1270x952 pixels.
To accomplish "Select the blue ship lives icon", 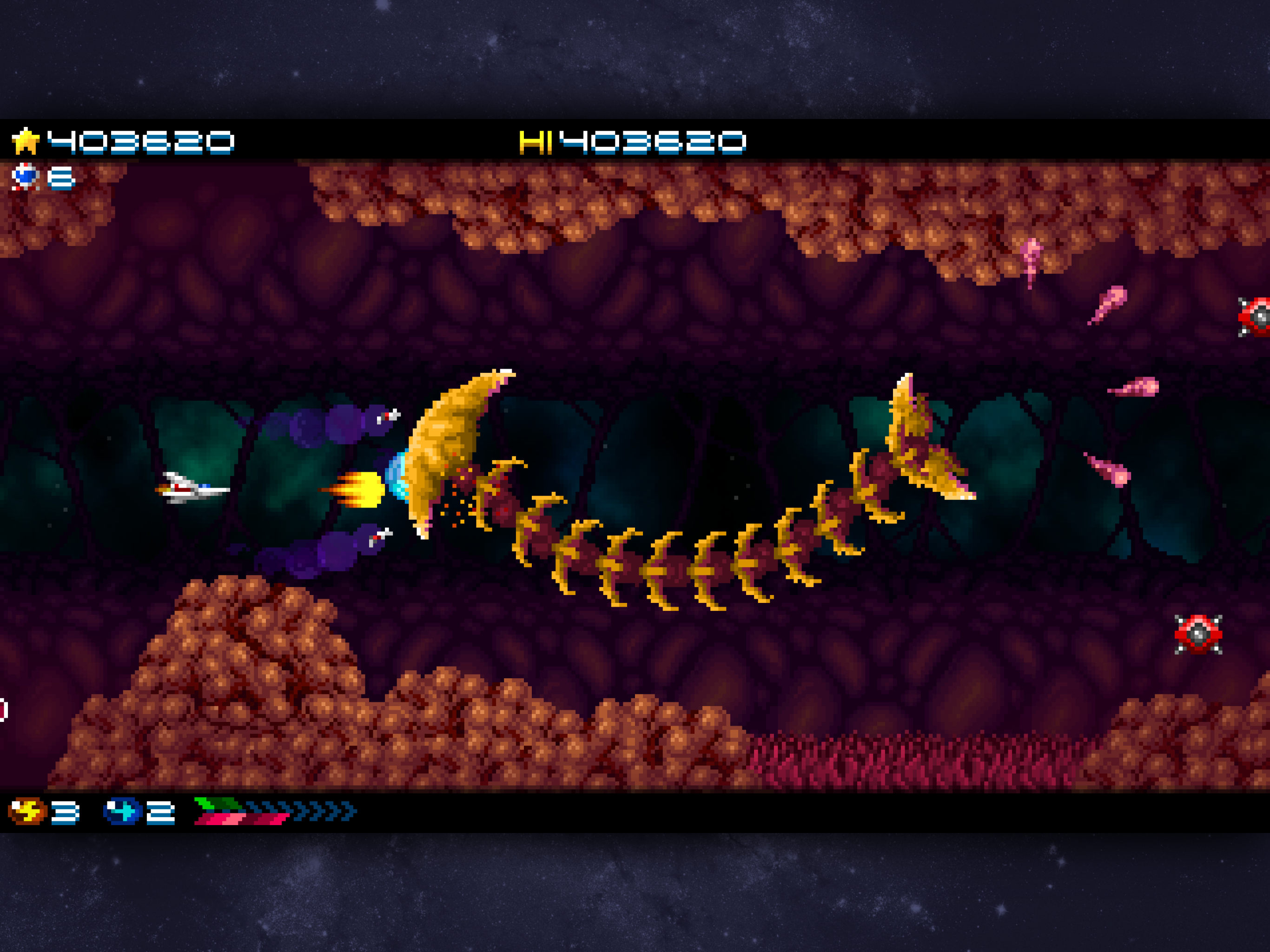I will pos(25,176).
